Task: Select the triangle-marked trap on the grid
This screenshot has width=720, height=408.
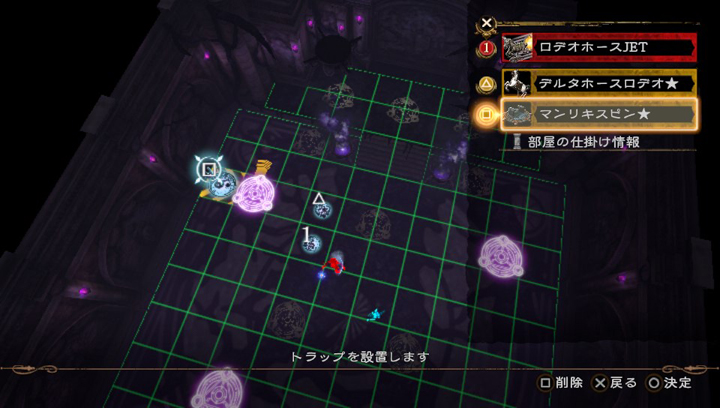Action: [x=321, y=208]
